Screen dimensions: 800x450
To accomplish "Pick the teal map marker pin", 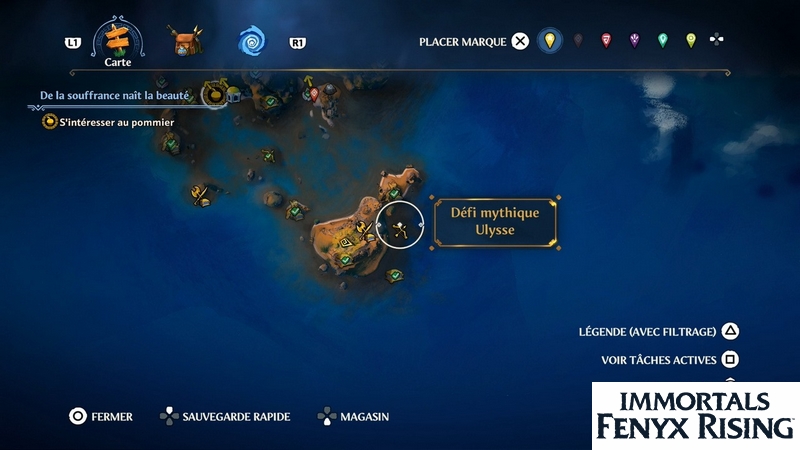I will pos(662,41).
